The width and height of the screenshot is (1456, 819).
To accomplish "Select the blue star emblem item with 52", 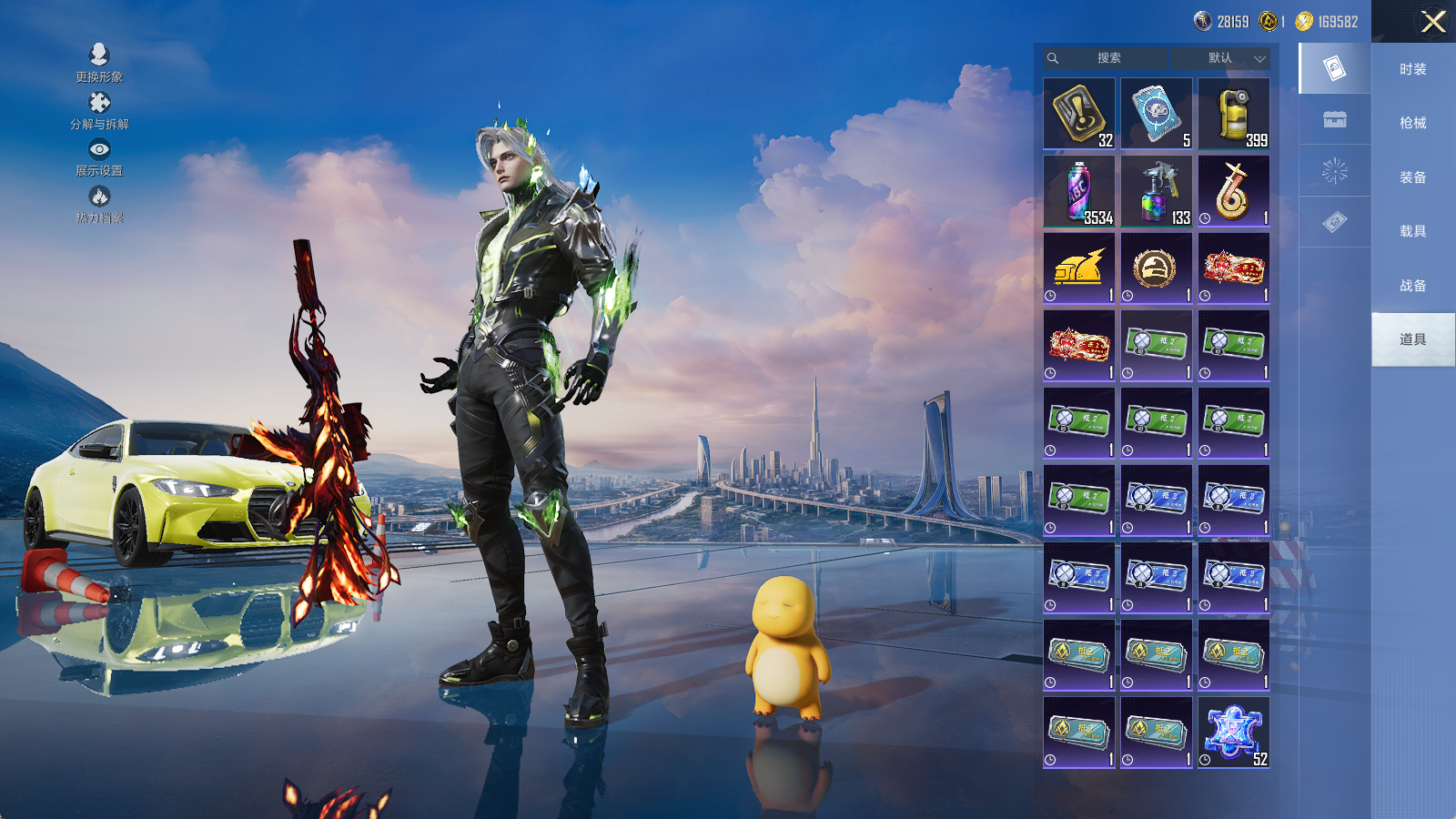I will (1233, 733).
